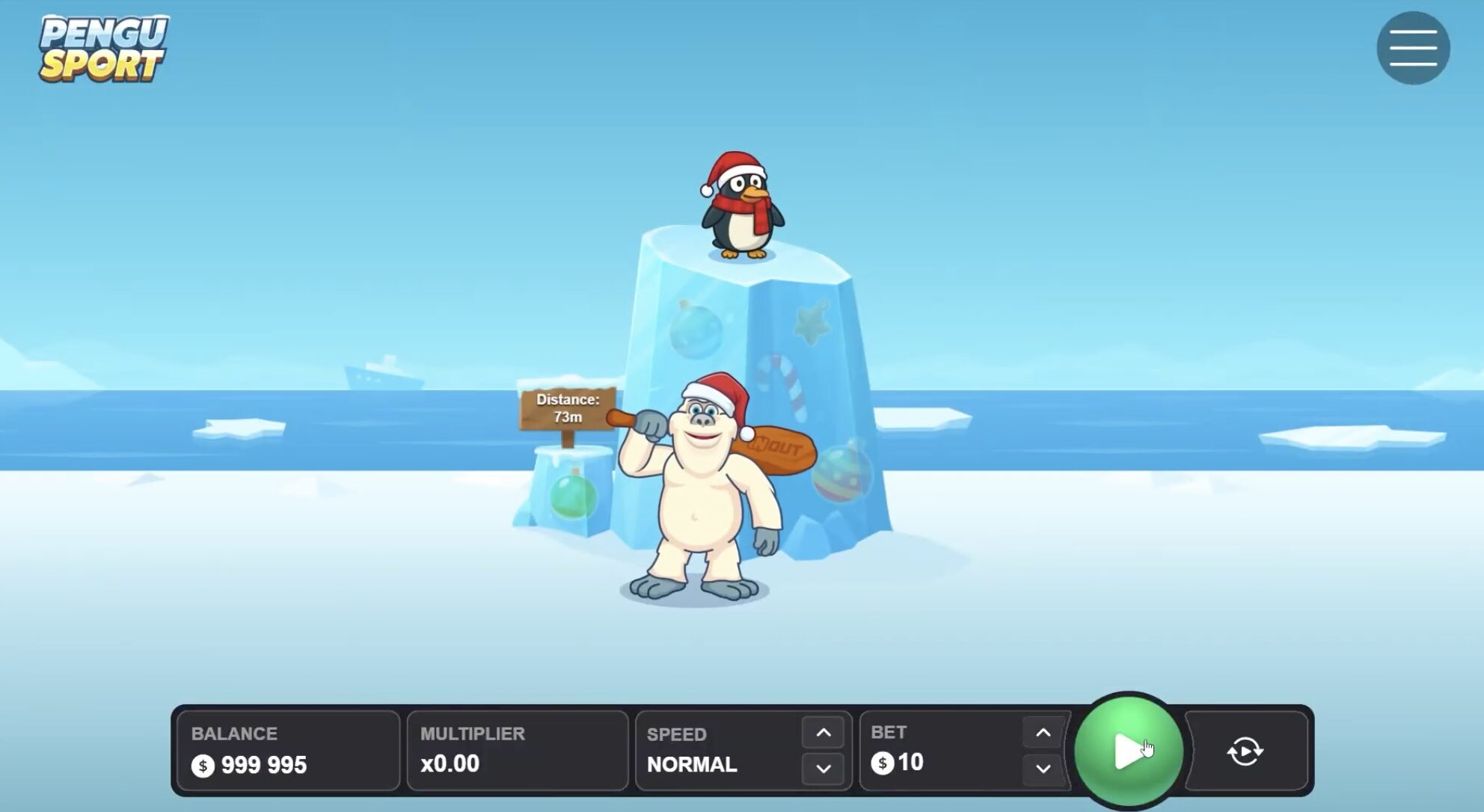Click the autoplay spin icon
Image resolution: width=1484 pixels, height=812 pixels.
click(1244, 750)
